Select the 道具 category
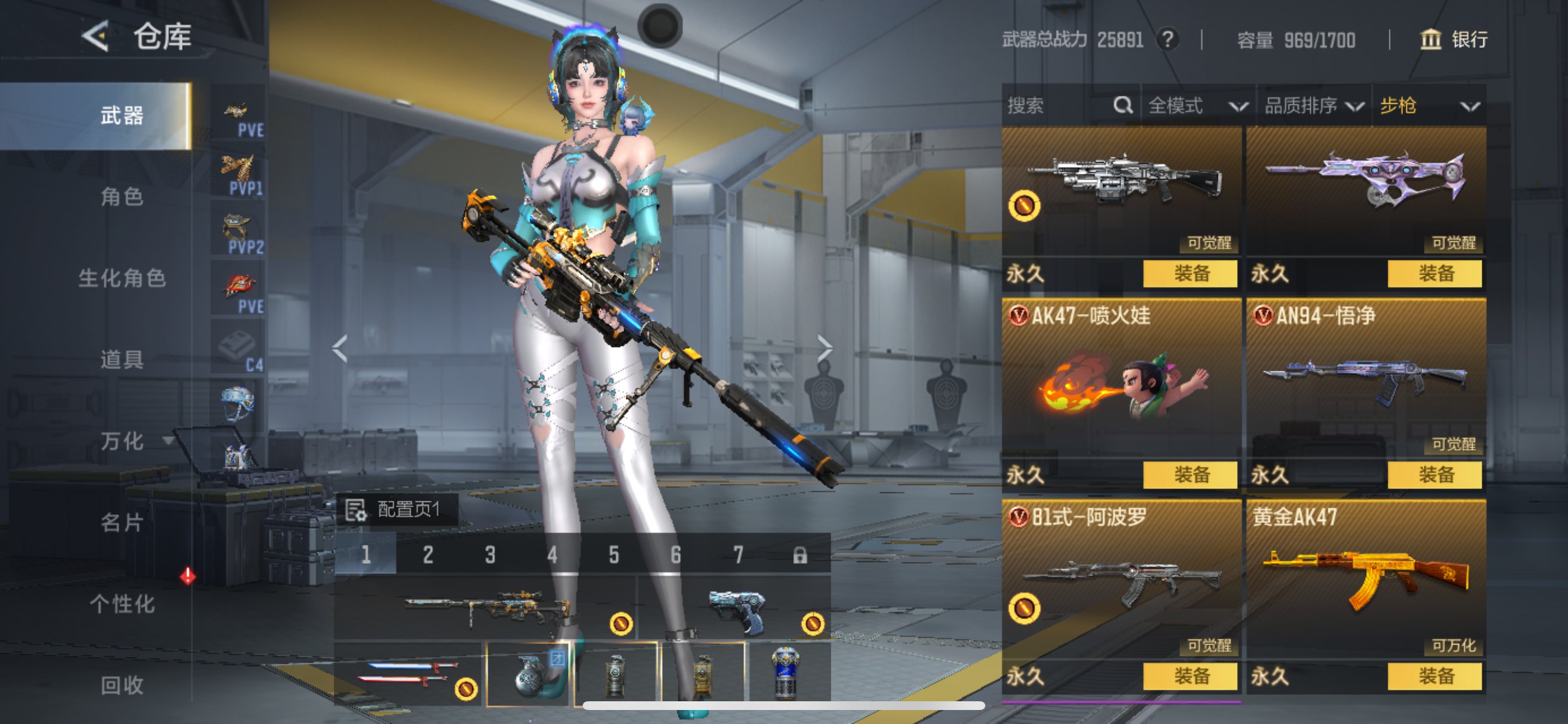1568x724 pixels. [122, 360]
